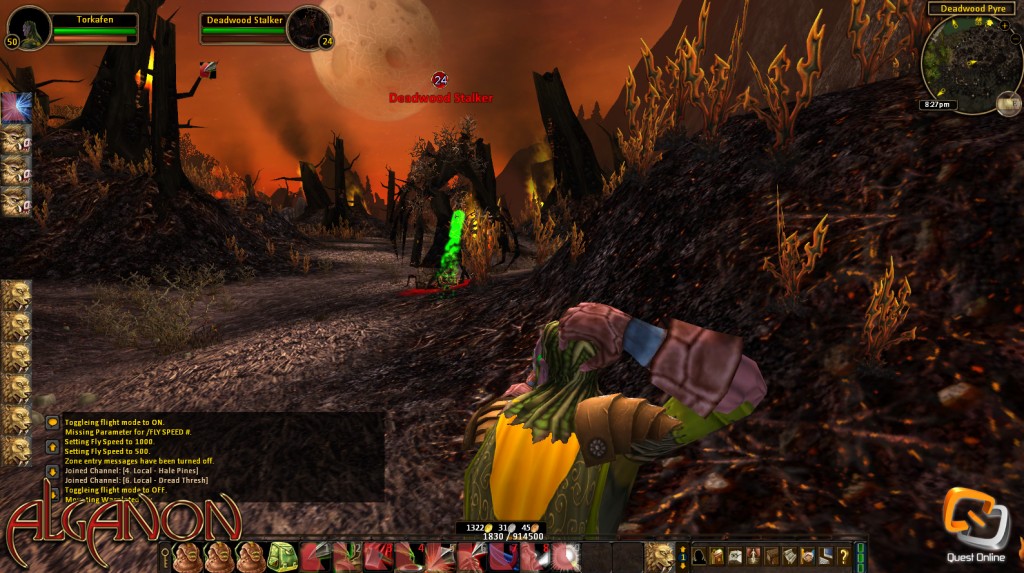Image resolution: width=1024 pixels, height=573 pixels.
Task: Use the white burst ability on the hotbar
Action: click(x=567, y=556)
